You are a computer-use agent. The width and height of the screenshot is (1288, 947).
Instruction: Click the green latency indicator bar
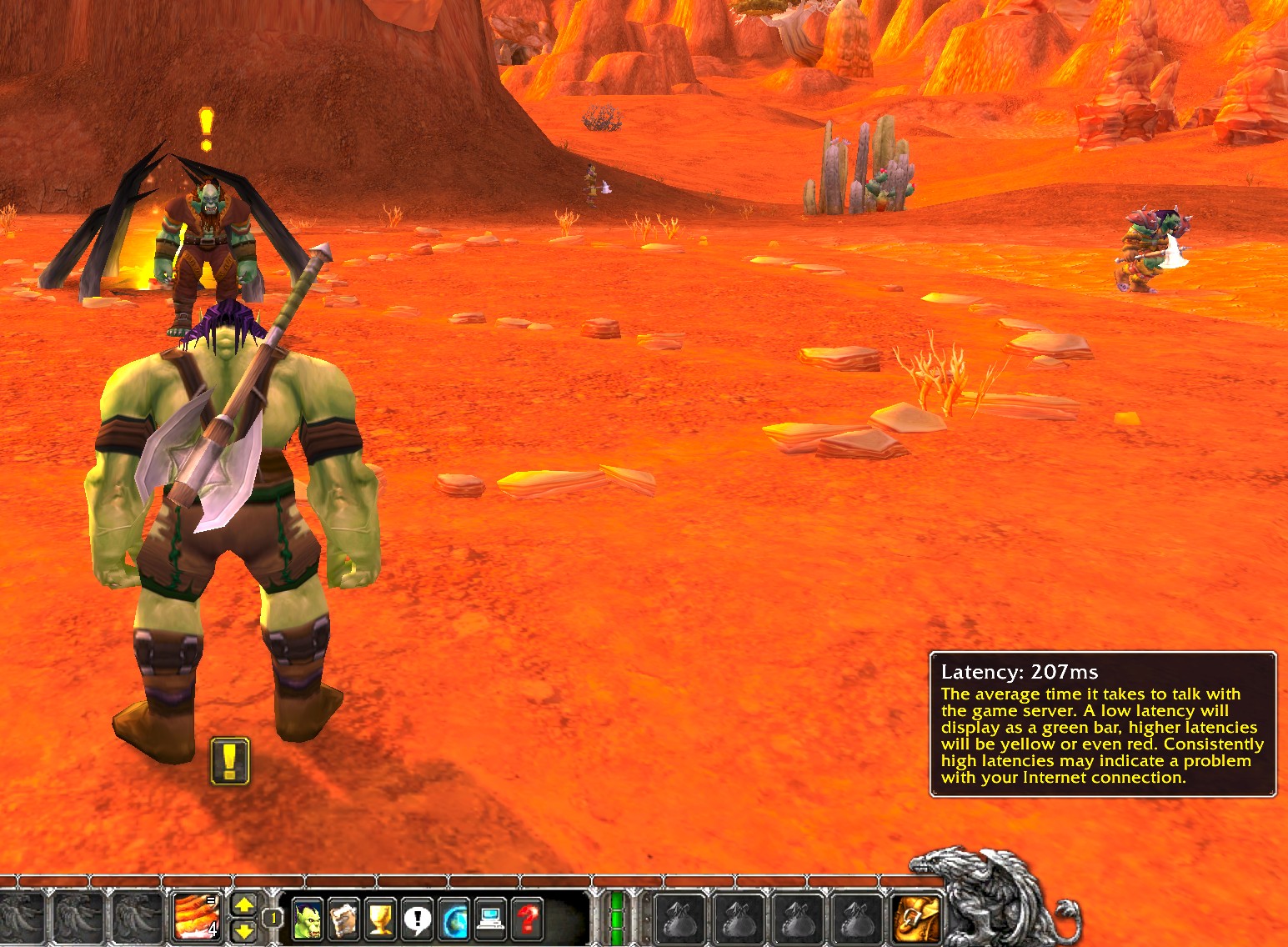[618, 917]
